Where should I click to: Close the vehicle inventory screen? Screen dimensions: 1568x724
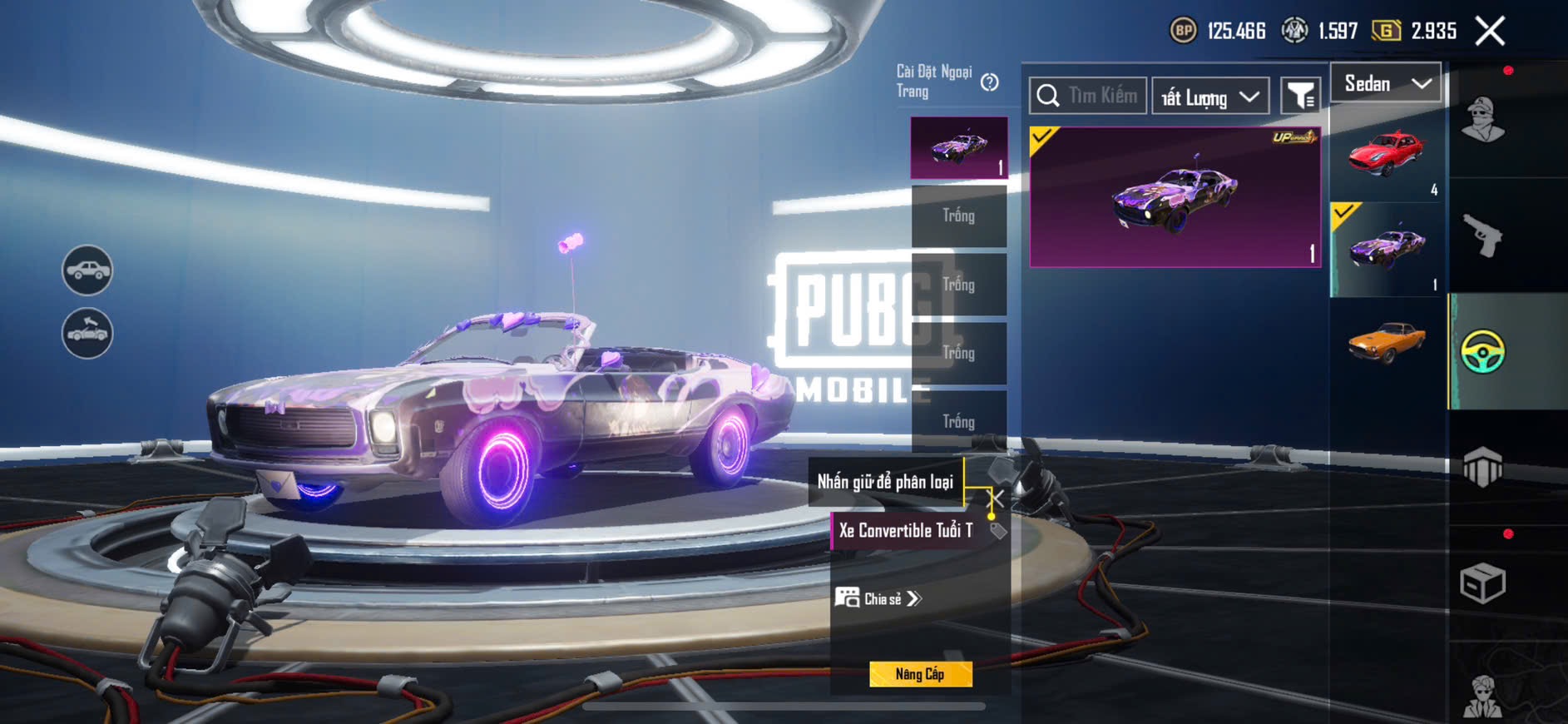point(1490,32)
